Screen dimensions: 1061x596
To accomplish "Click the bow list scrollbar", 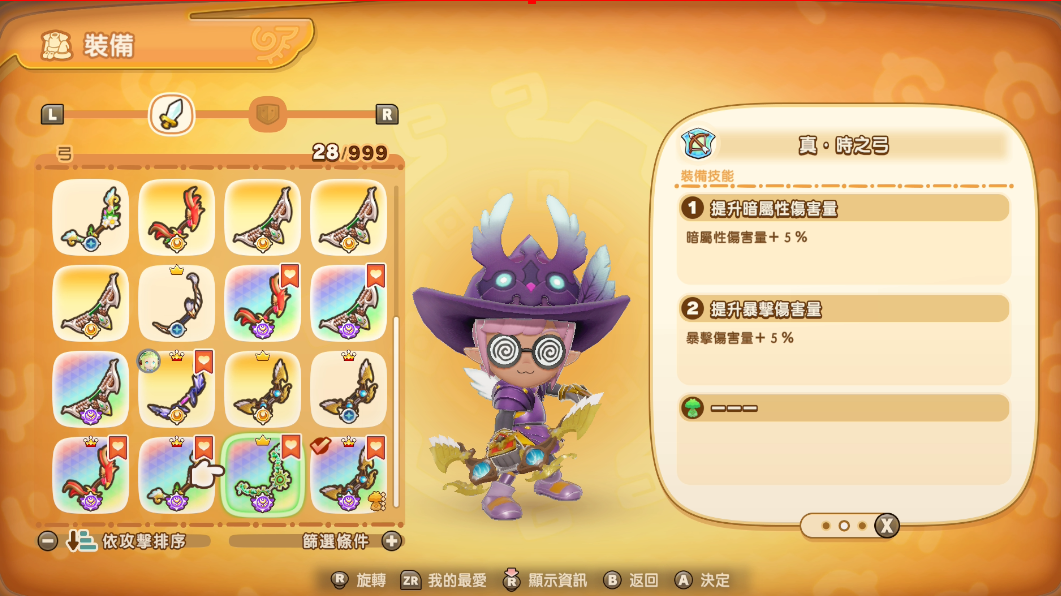I will (x=397, y=410).
